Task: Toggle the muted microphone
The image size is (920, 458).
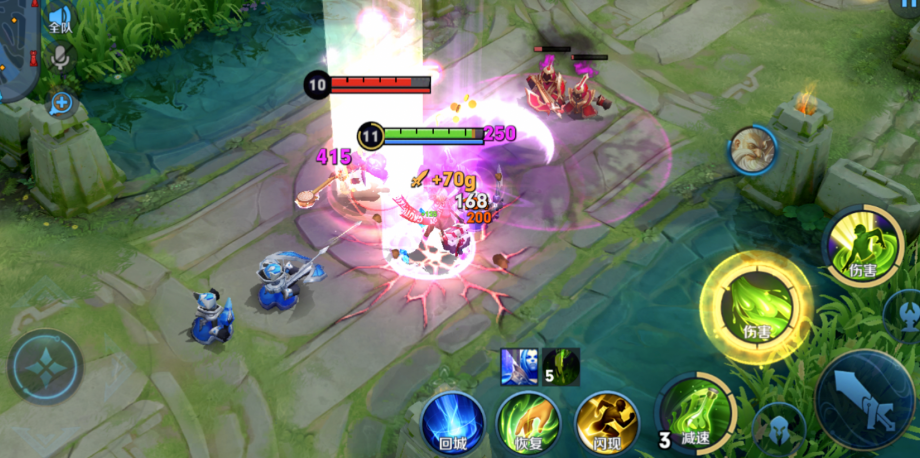Action: (61, 58)
